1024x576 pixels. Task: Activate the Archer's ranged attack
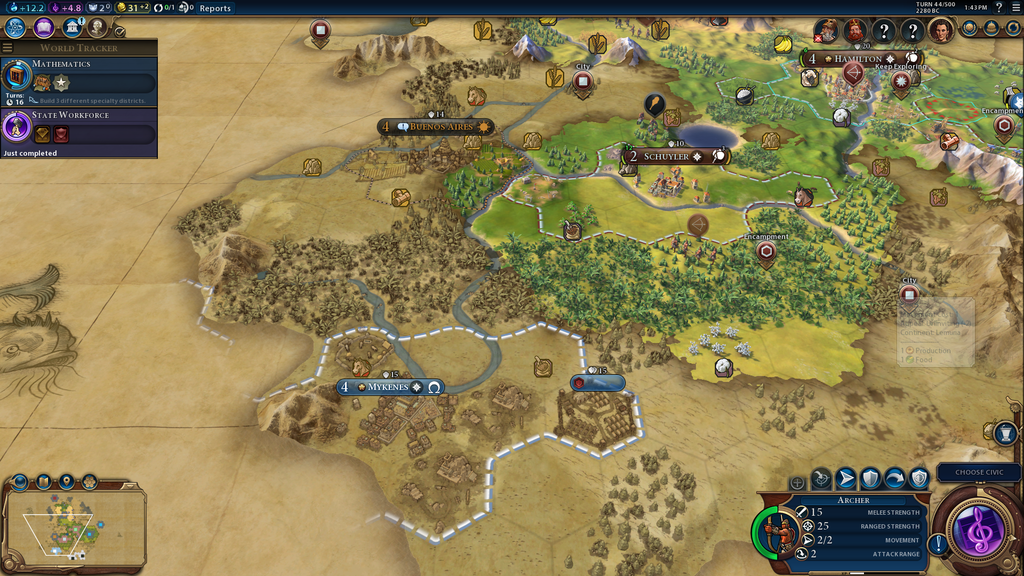(x=821, y=479)
